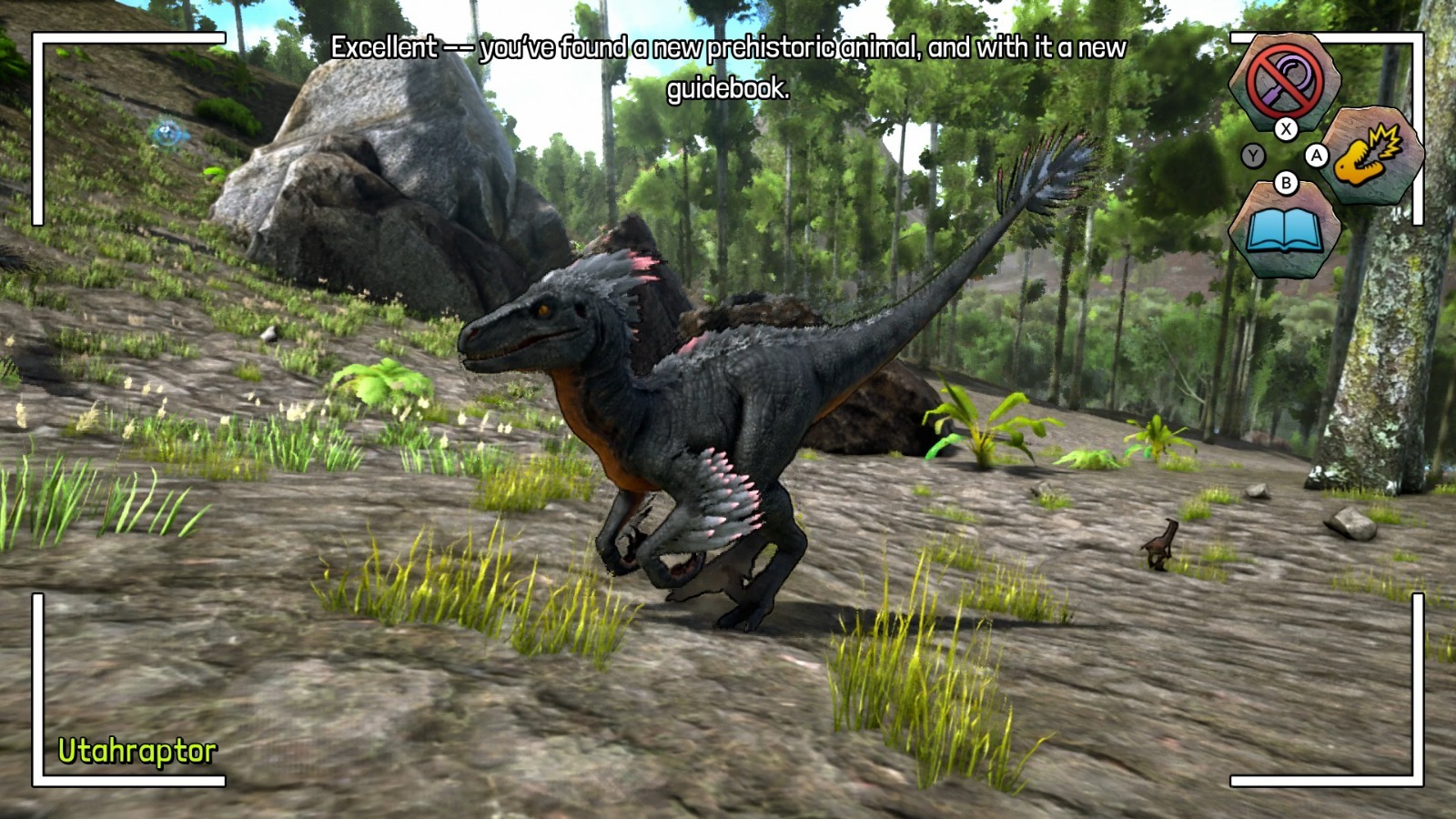
Task: Activate the roaring dinosaur head icon
Action: pos(1372,154)
